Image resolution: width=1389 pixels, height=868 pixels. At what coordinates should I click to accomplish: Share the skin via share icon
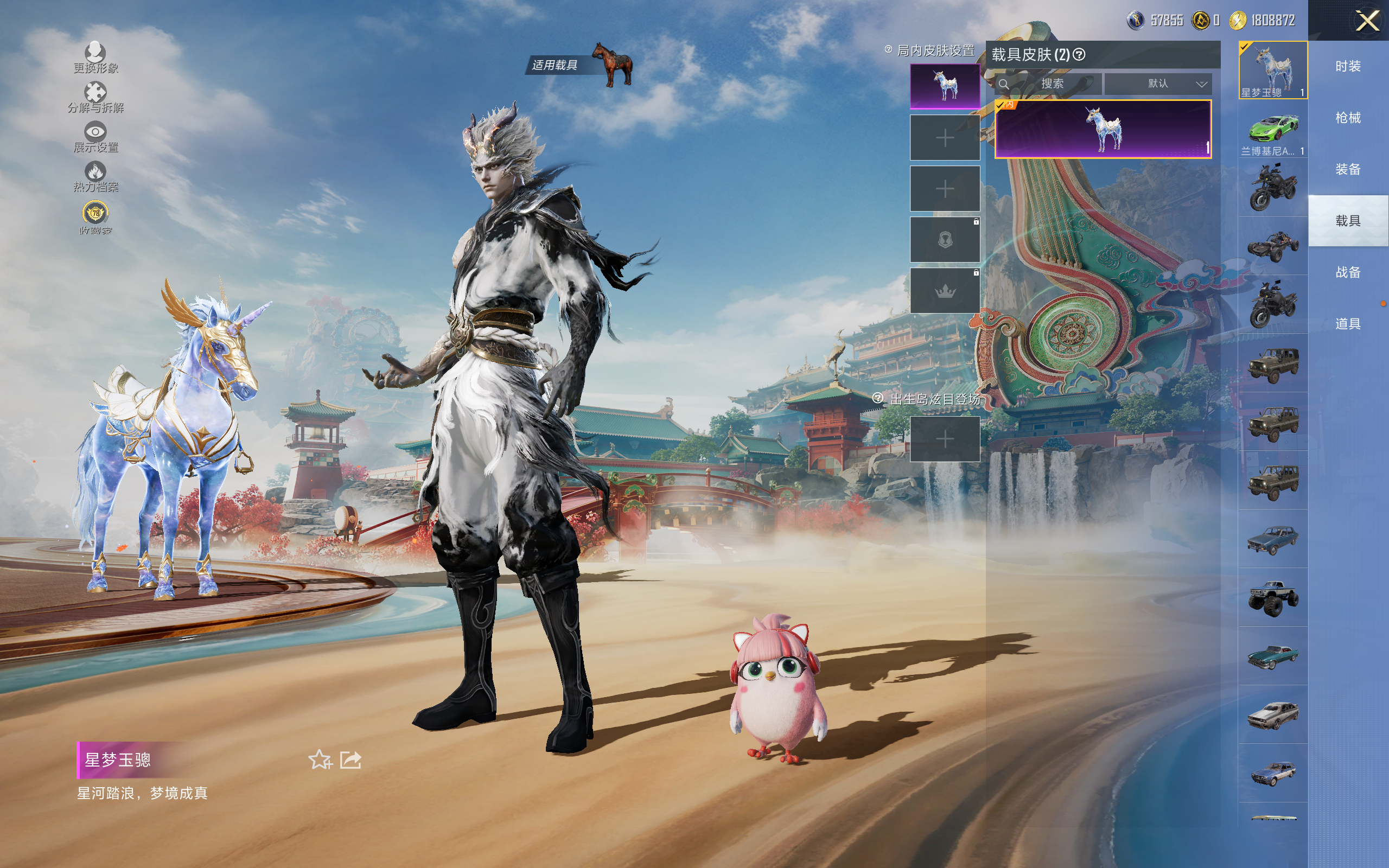(351, 760)
